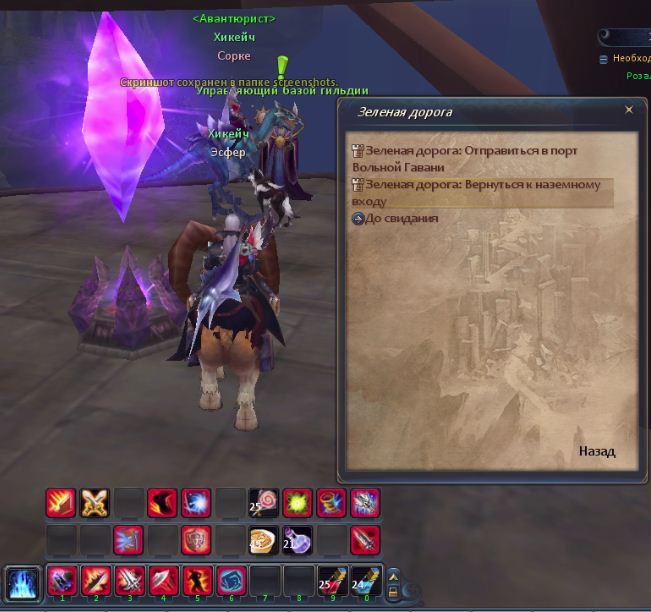Activate the silhouette figure skill in slot 5

pyautogui.click(x=196, y=580)
